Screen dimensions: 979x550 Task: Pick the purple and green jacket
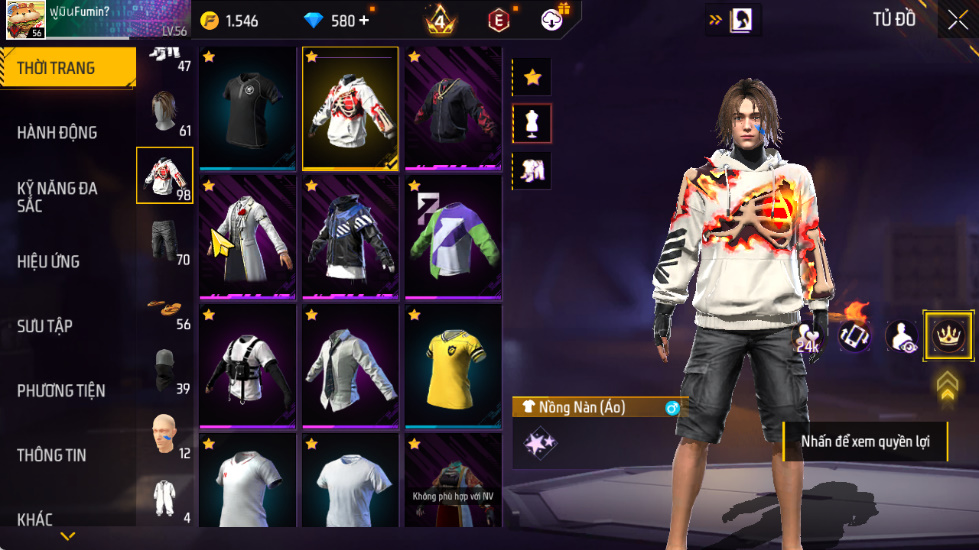[x=453, y=237]
